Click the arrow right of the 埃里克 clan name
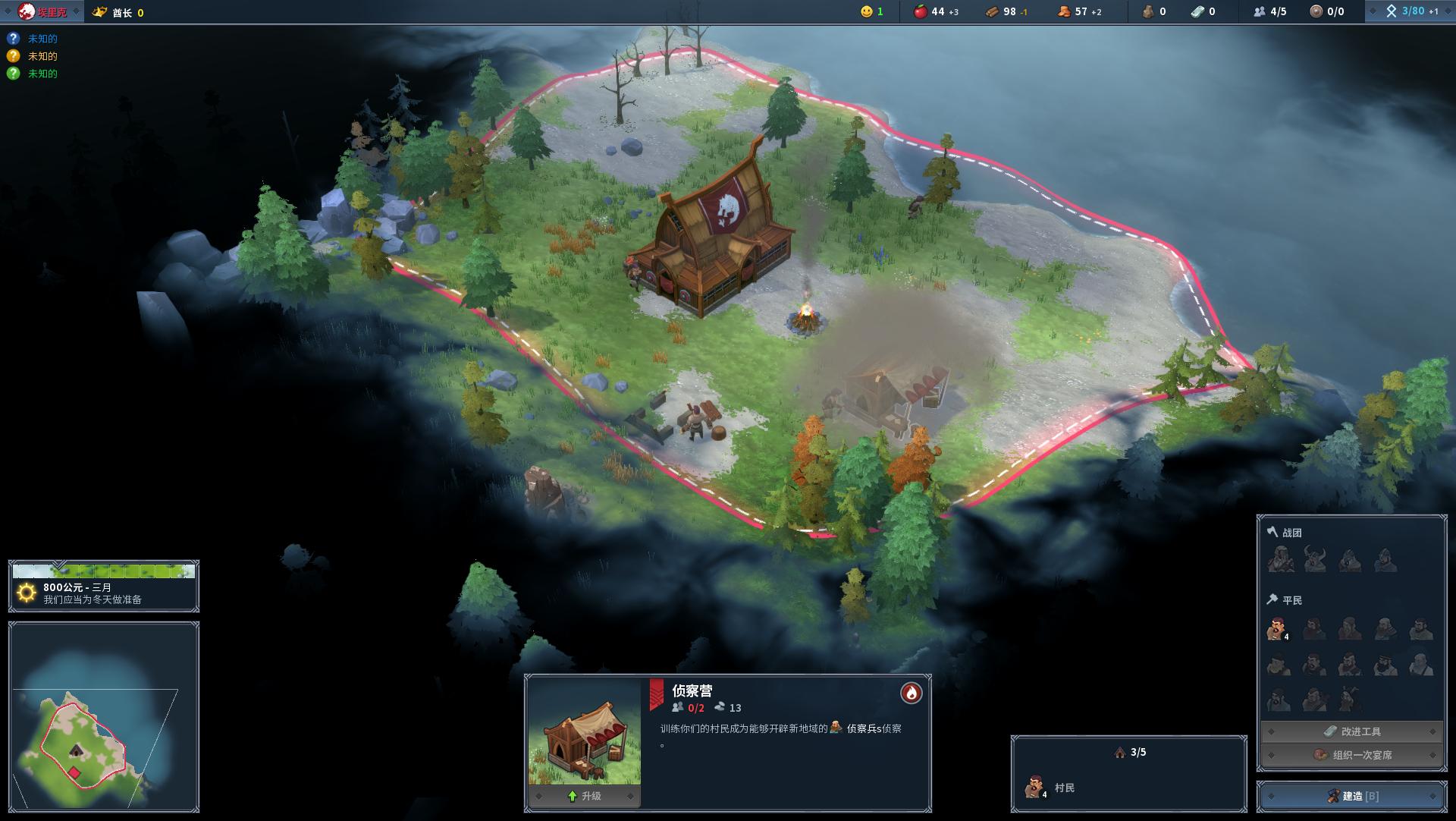 click(77, 11)
